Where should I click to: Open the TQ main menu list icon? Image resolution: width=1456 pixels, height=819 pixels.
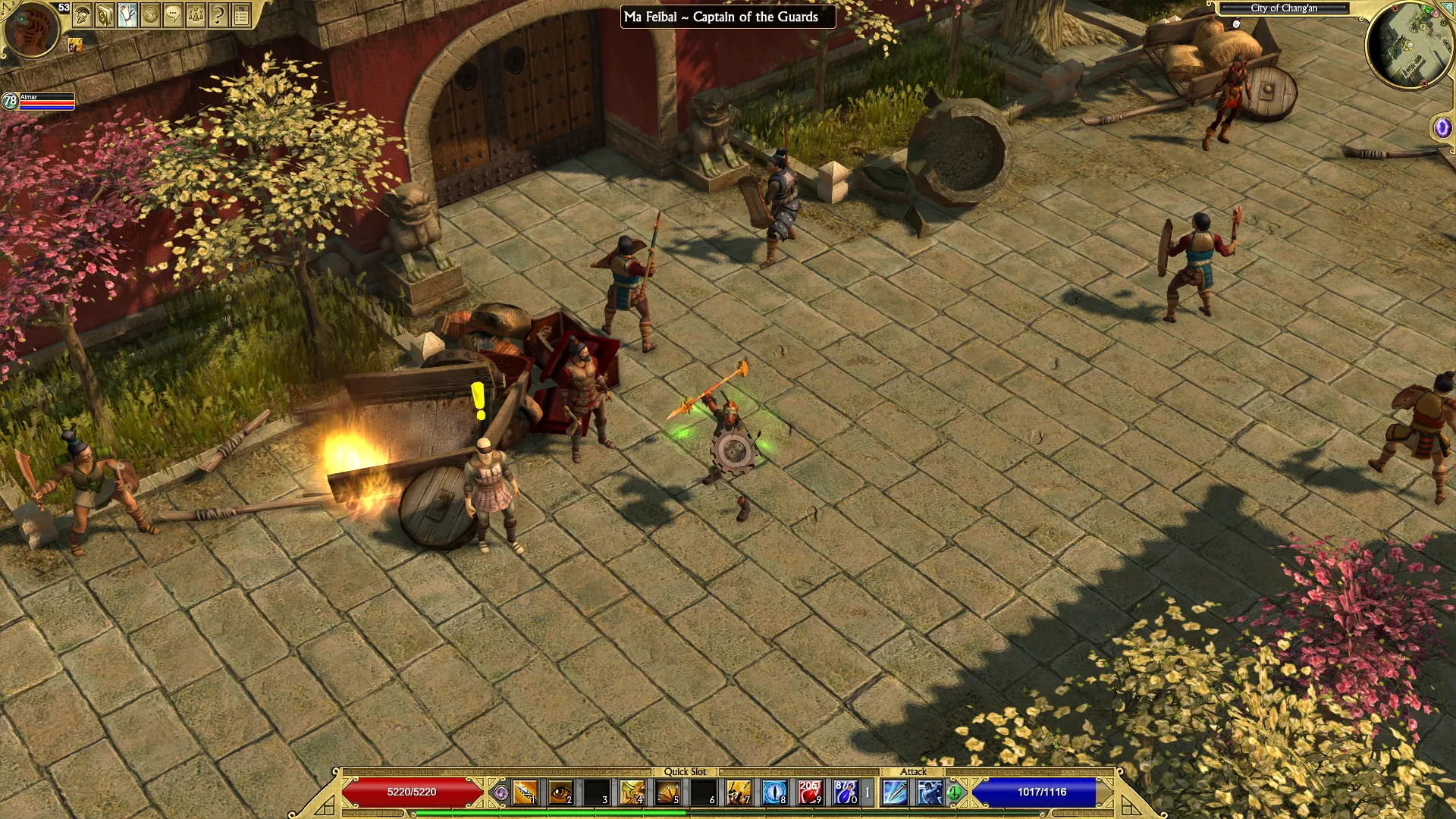241,14
